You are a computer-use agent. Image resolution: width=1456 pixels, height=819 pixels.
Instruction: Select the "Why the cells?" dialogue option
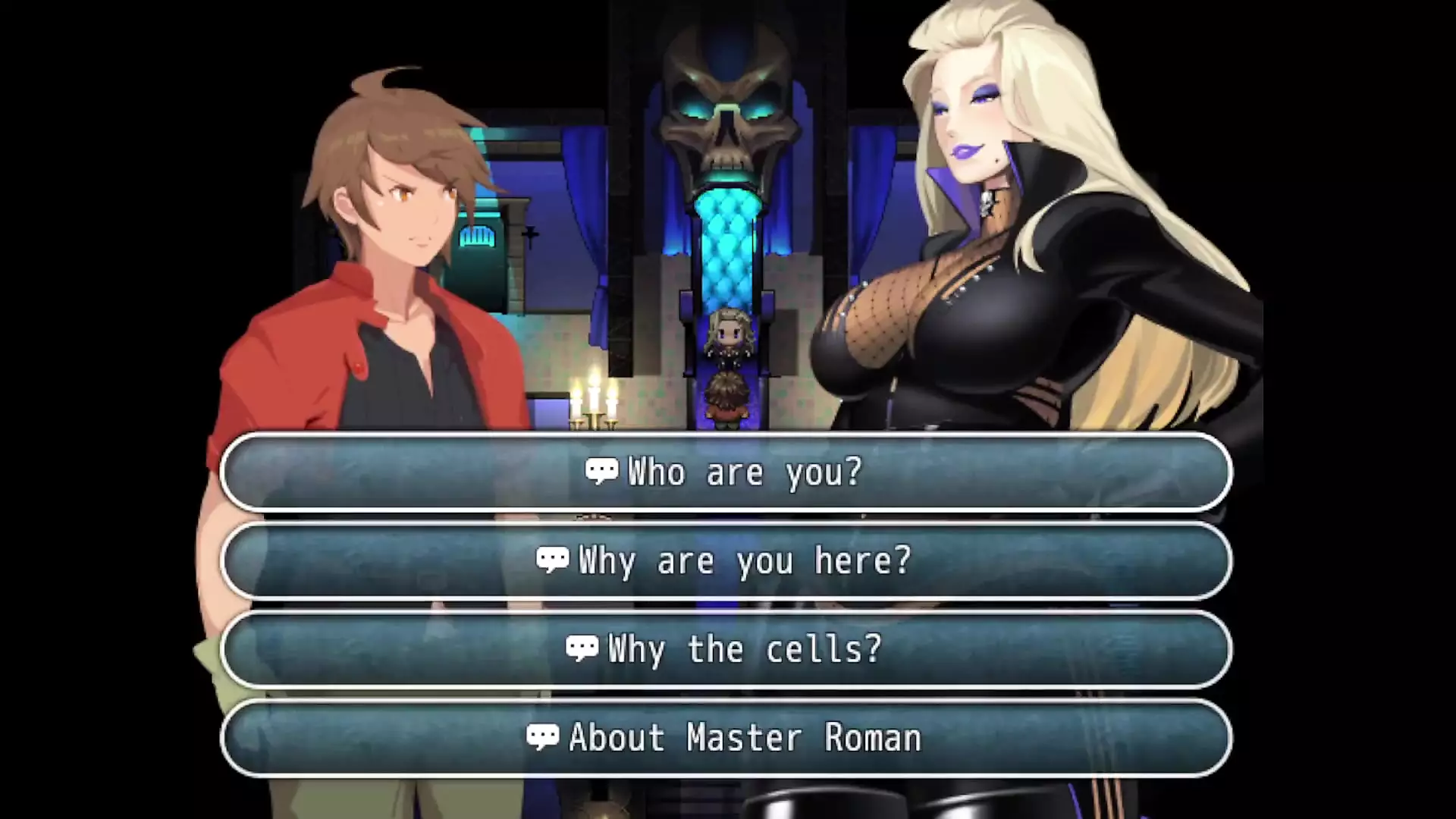click(x=725, y=650)
